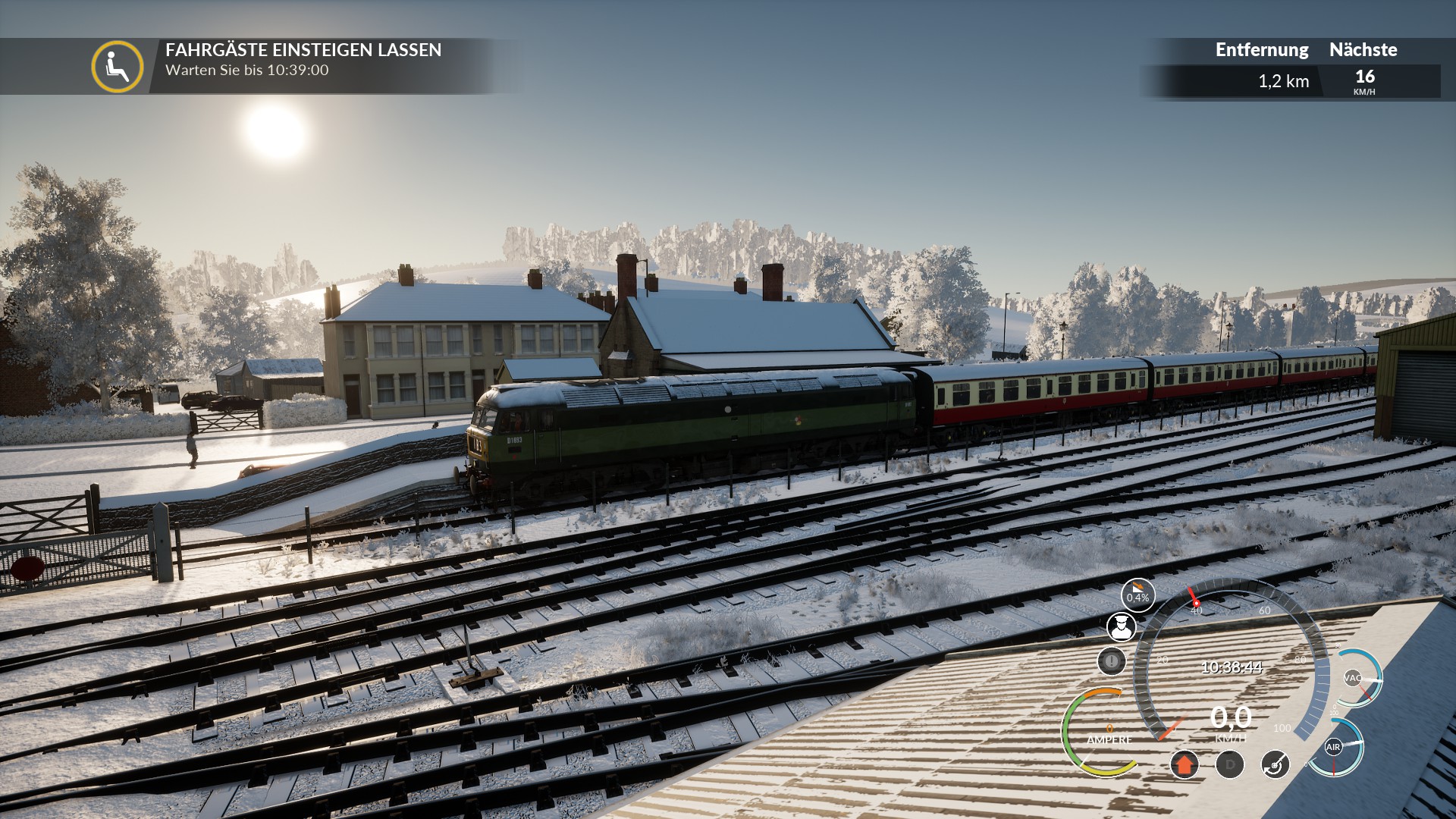The width and height of the screenshot is (1456, 819).
Task: Toggle the headlight 'D' indicator icon
Action: 1229,764
